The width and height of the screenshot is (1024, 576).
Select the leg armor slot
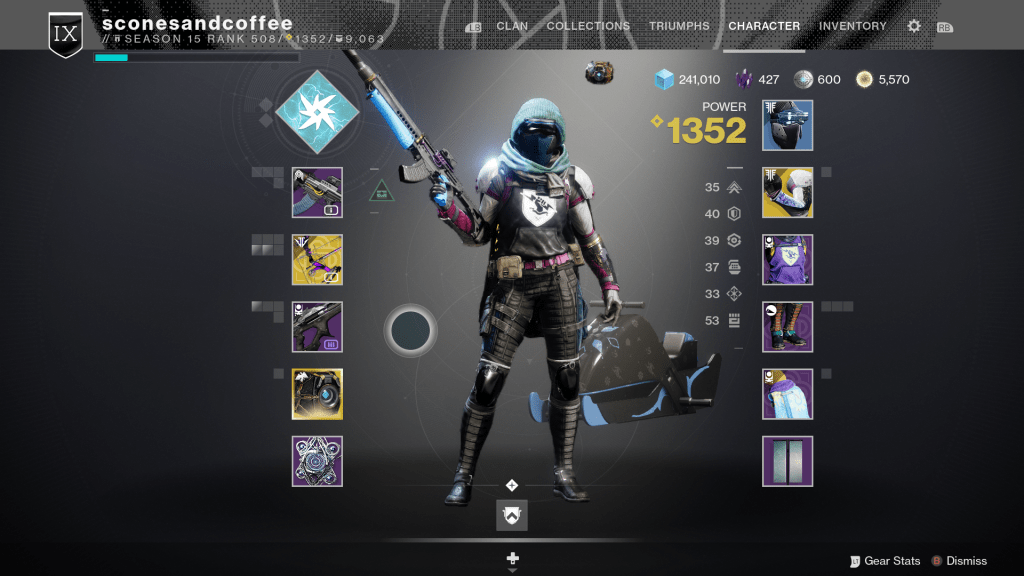(x=787, y=327)
